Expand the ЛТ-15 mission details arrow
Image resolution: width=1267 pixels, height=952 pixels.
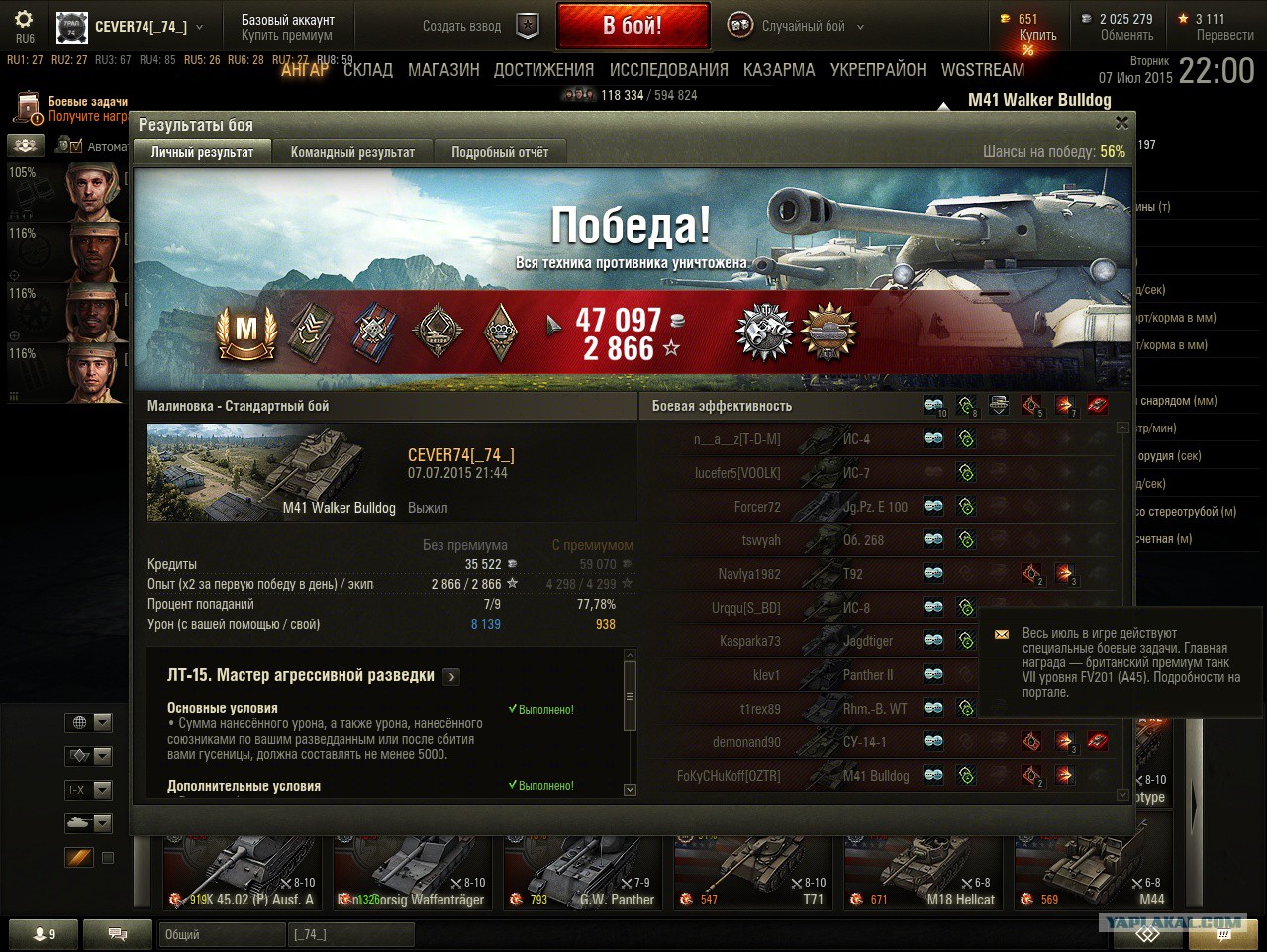[451, 677]
